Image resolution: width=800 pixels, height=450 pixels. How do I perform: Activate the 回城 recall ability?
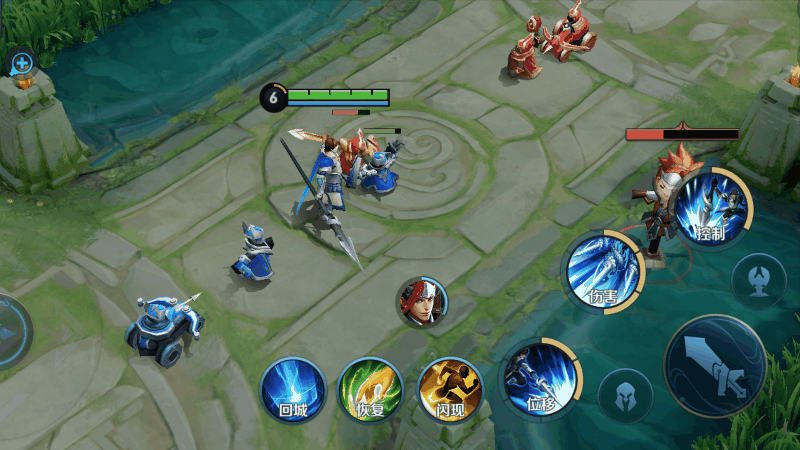[292, 389]
